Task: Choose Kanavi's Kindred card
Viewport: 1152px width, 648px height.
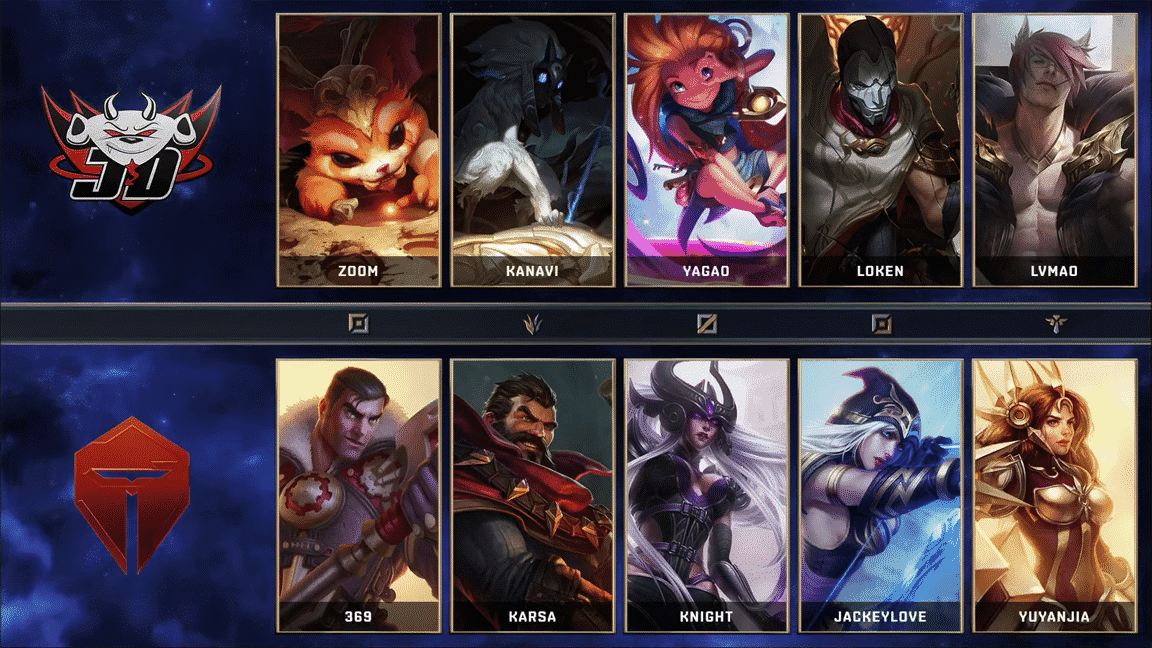Action: click(532, 150)
